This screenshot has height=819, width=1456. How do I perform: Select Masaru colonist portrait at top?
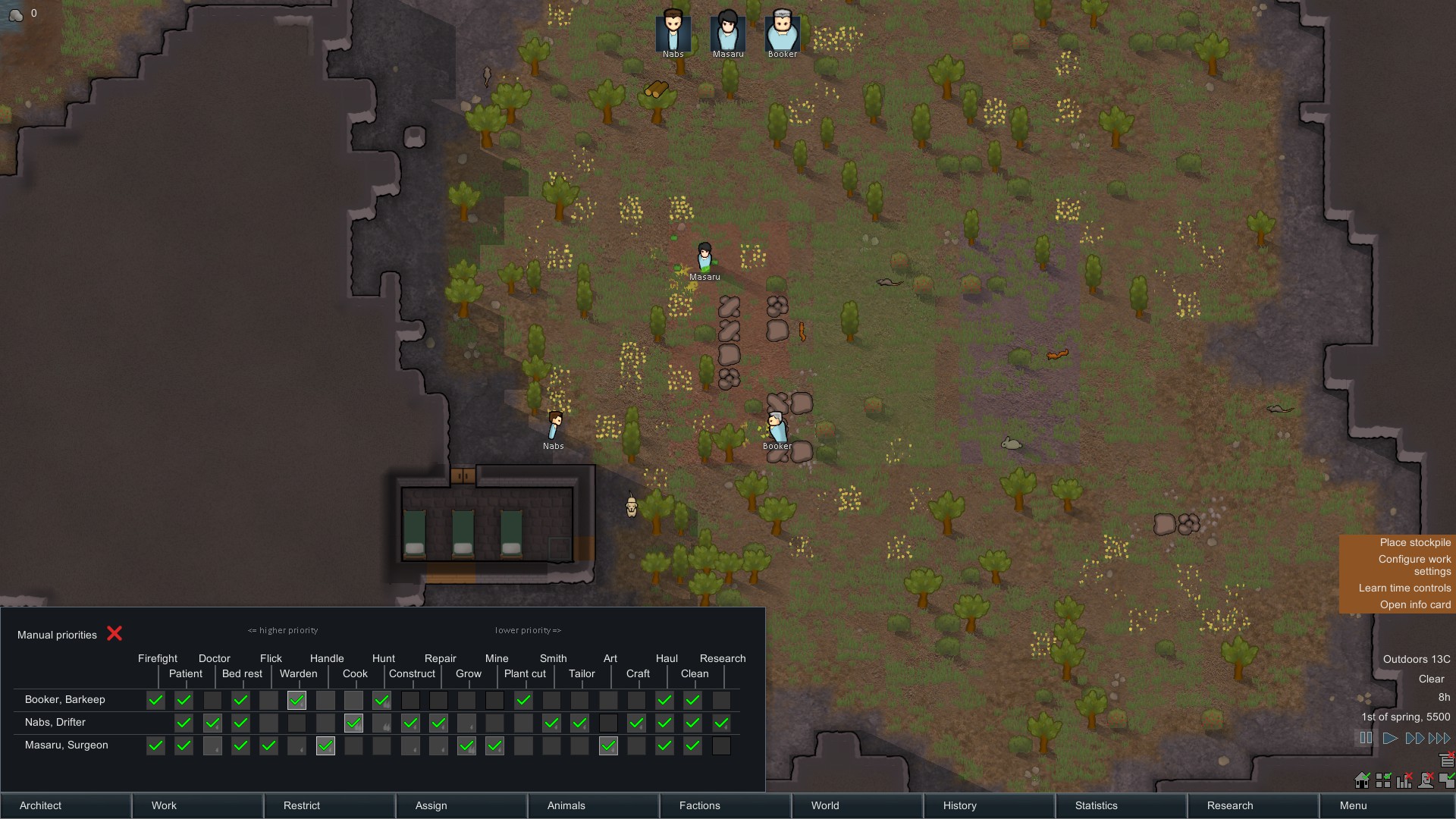click(727, 31)
